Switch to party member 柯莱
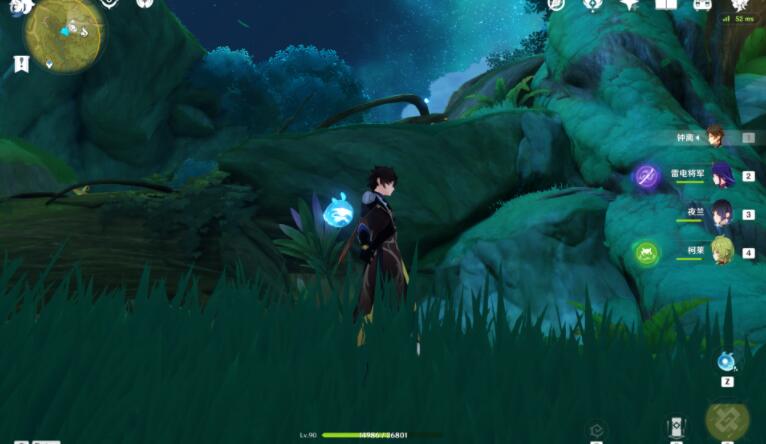This screenshot has width=766, height=444. 720,250
